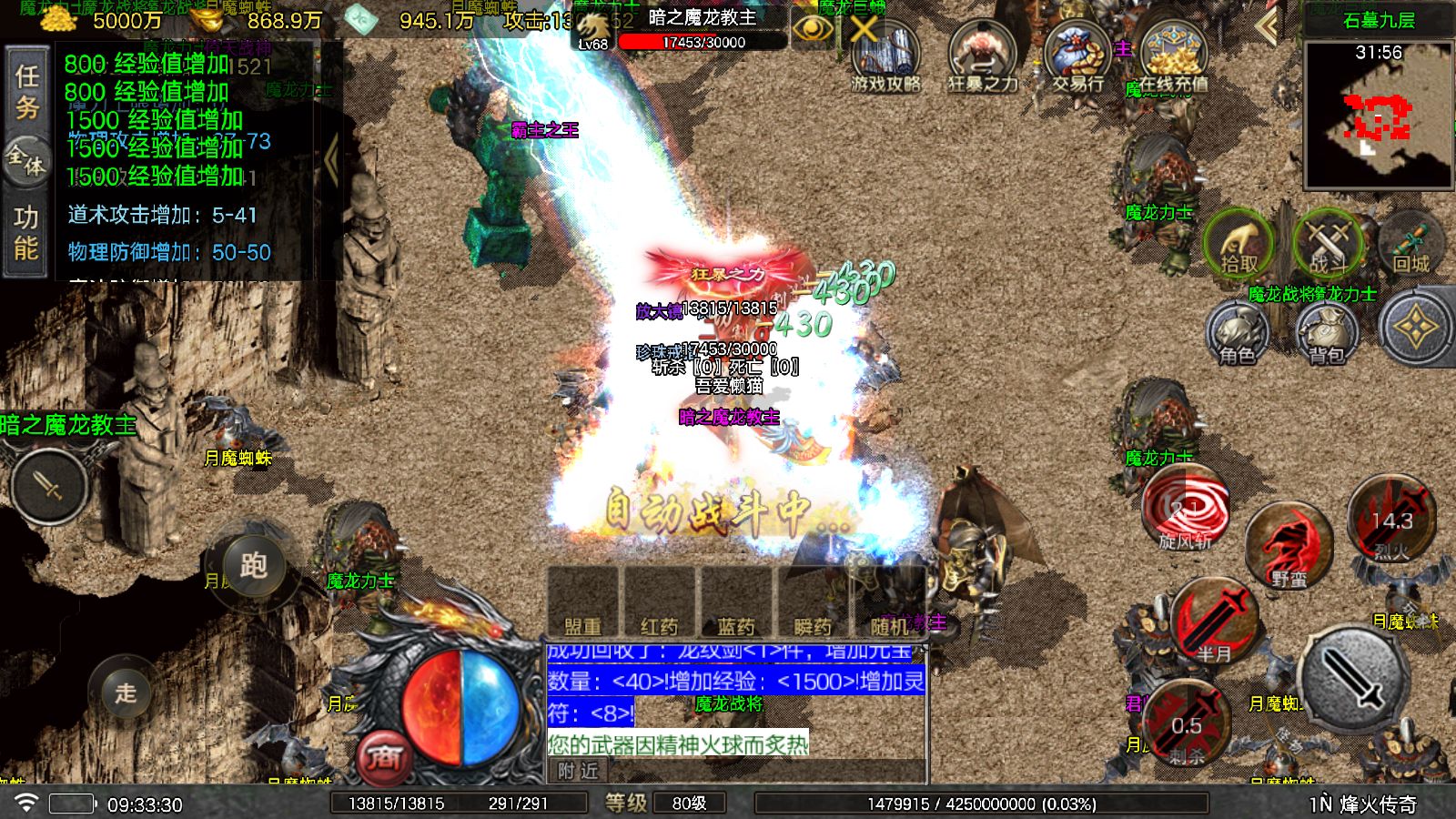Screen dimensions: 1456x819
Task: Open the 任务 quest tab
Action: coord(26,91)
